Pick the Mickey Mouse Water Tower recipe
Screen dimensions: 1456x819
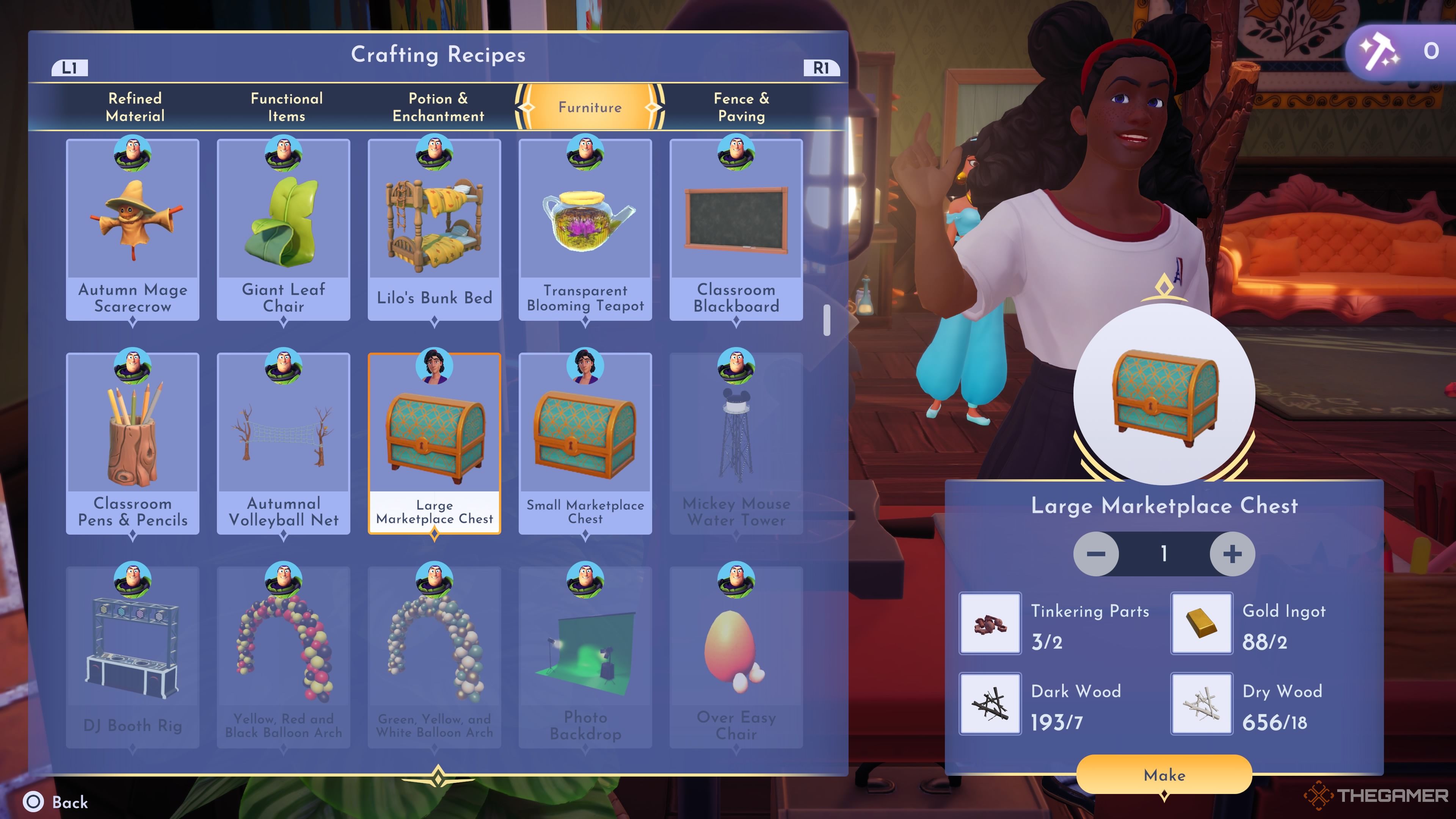(x=736, y=442)
